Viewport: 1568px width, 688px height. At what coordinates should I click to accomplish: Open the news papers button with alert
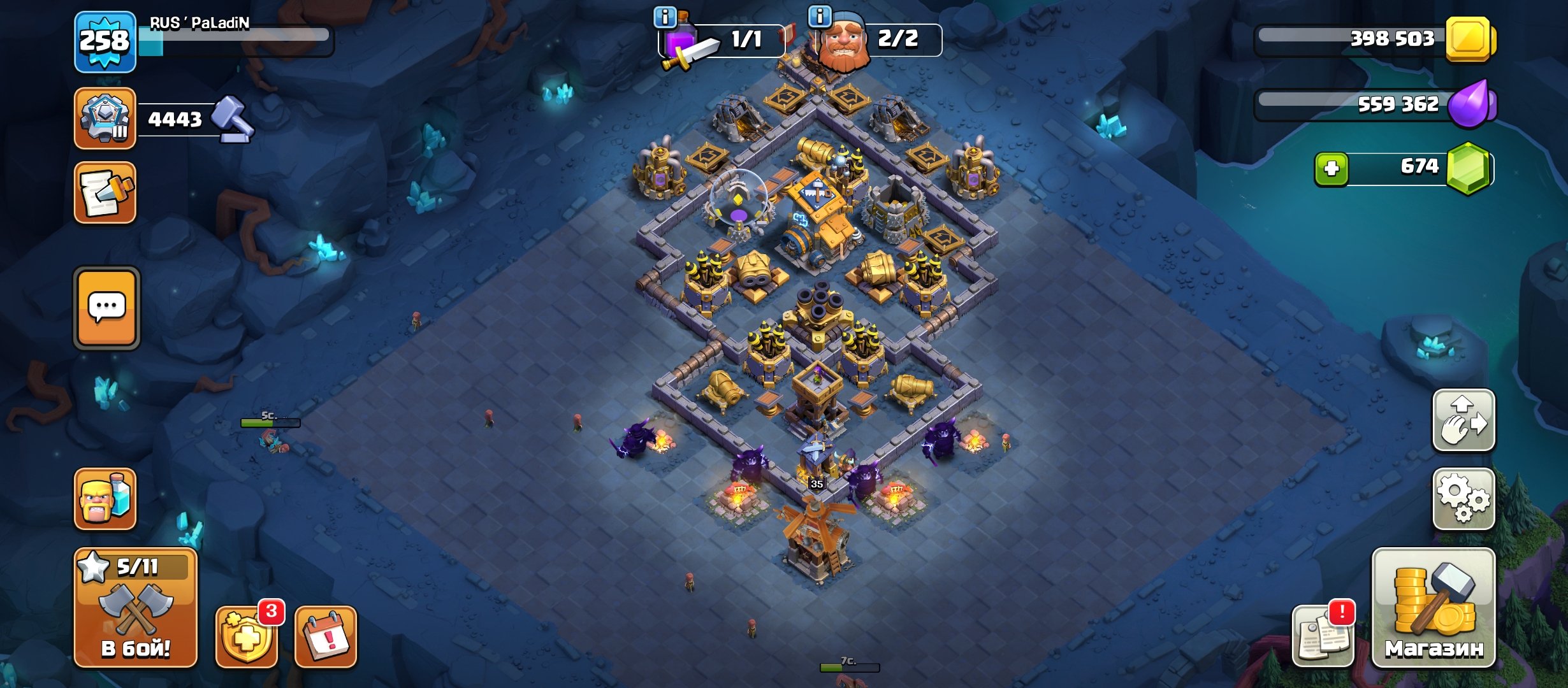tap(1323, 636)
